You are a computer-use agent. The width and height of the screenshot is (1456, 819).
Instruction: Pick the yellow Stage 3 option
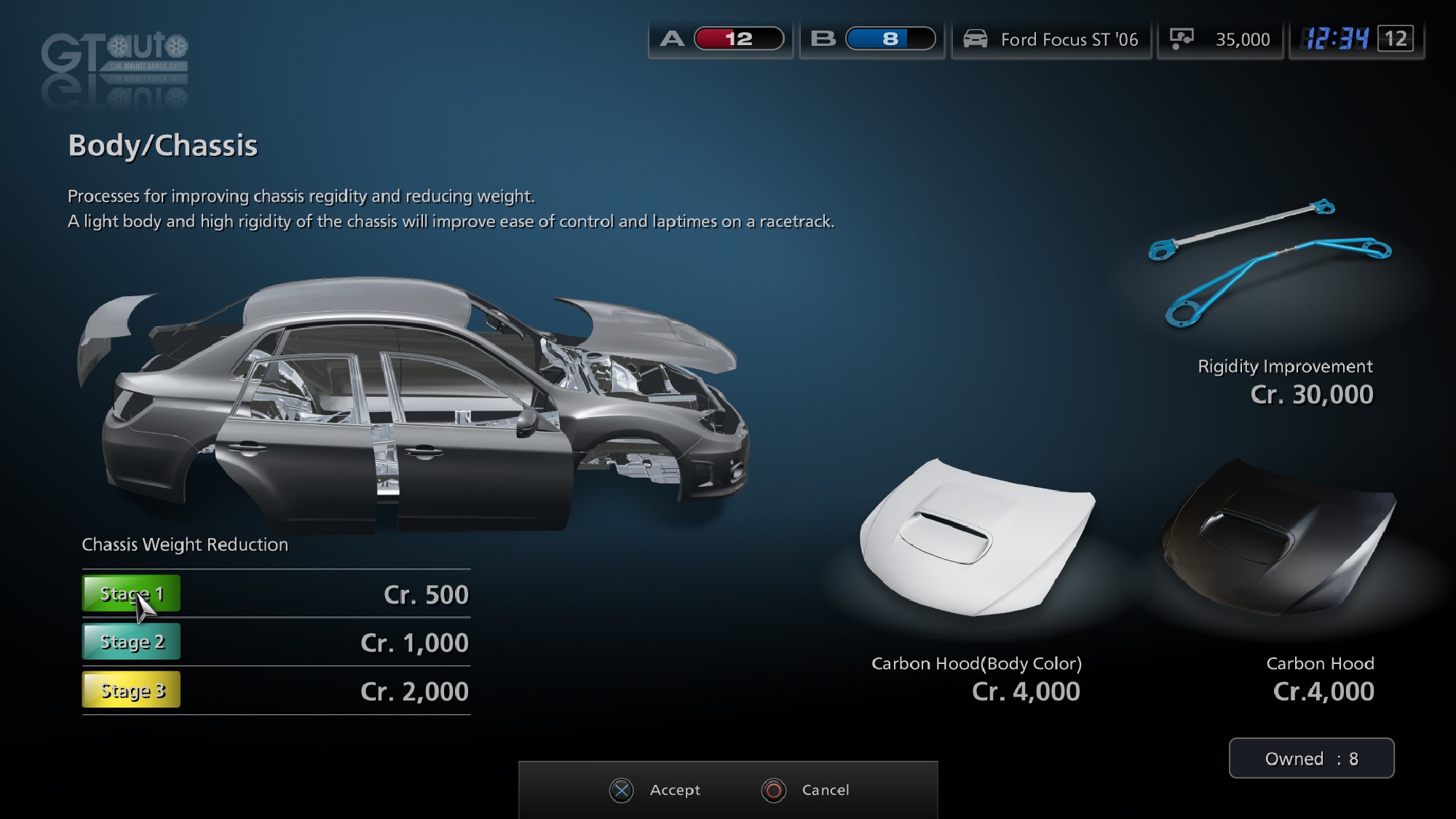tap(131, 690)
